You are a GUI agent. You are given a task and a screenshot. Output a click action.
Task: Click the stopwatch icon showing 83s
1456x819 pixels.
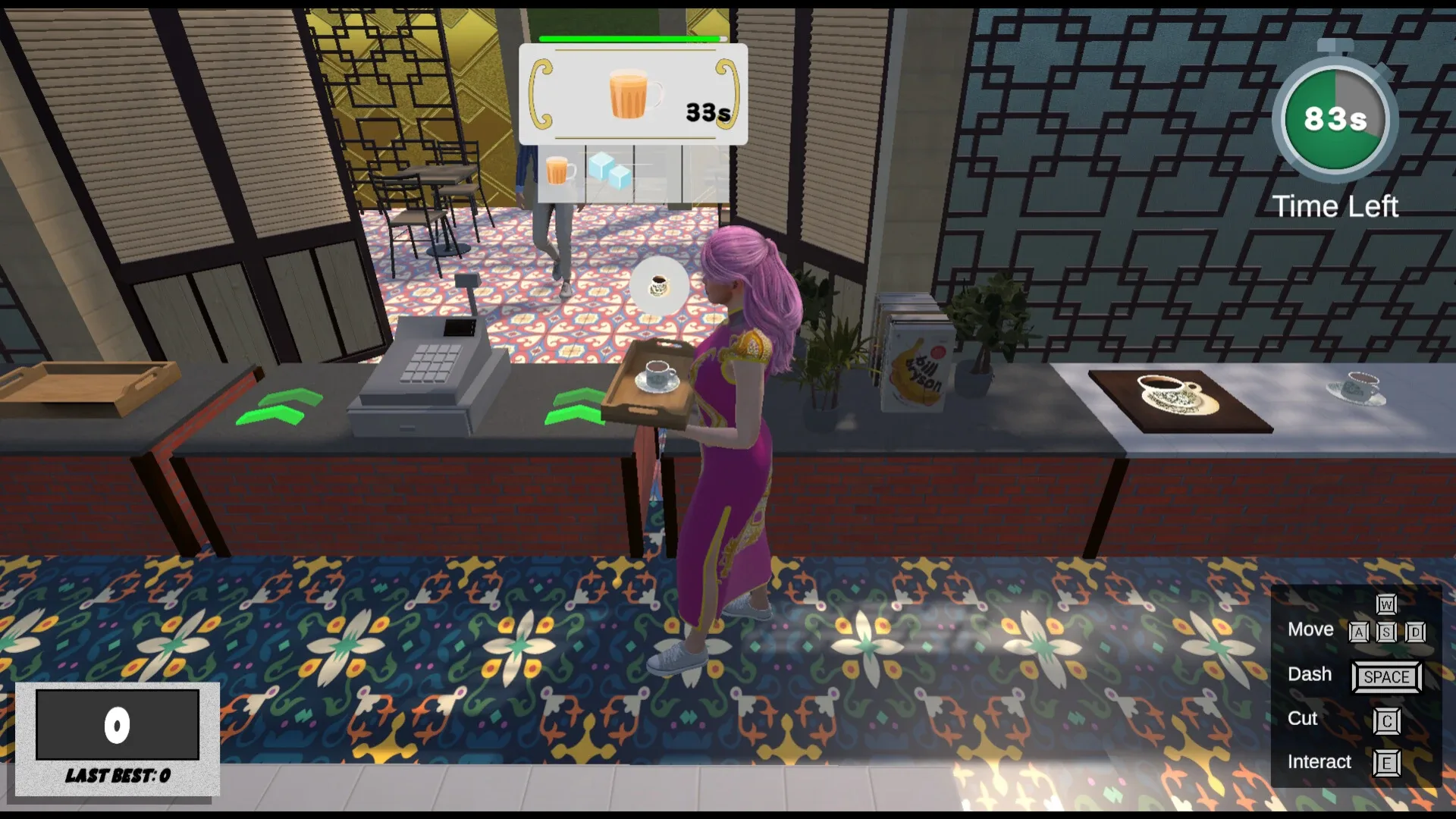pos(1335,118)
